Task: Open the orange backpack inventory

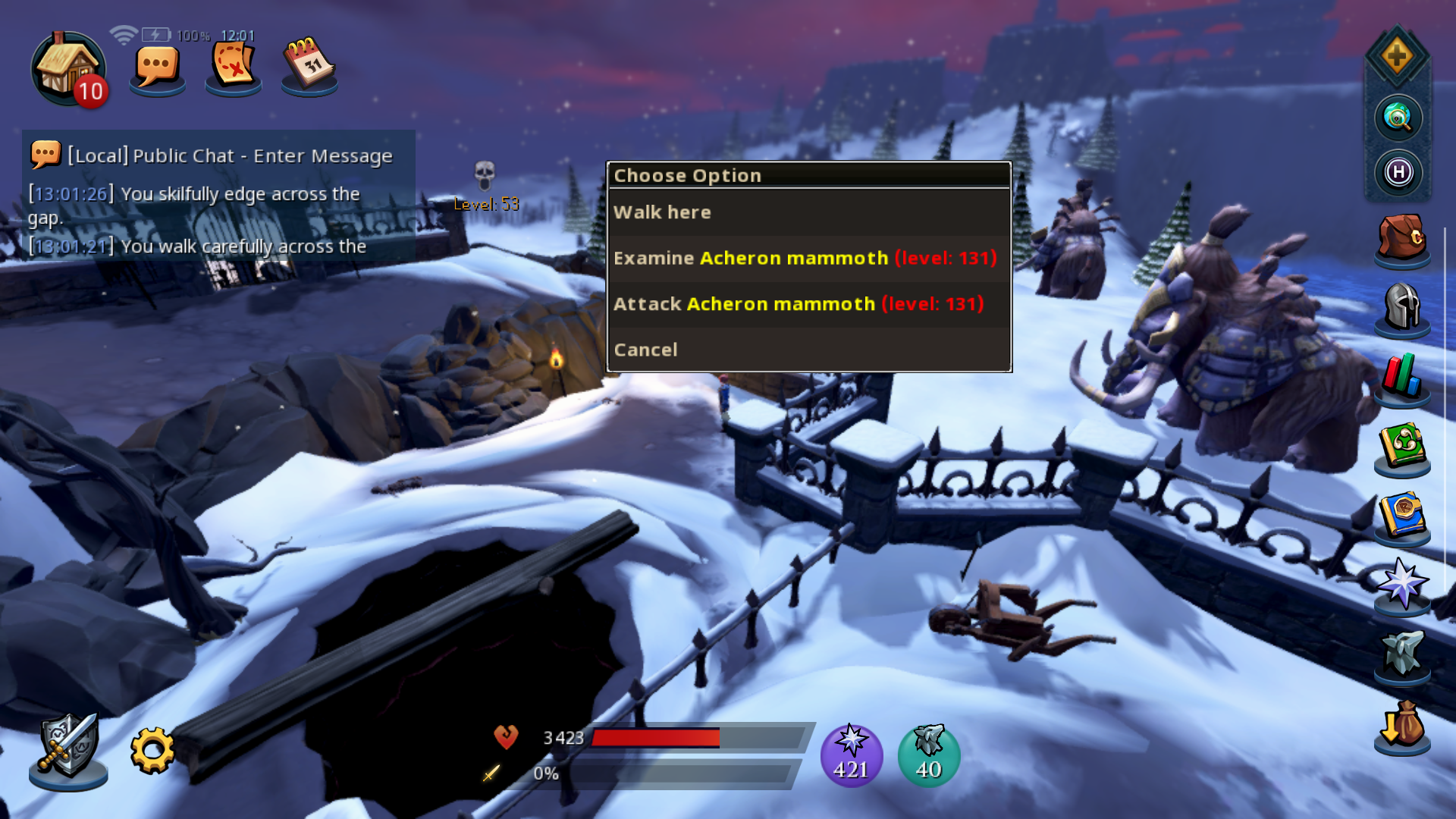Action: tap(1401, 238)
